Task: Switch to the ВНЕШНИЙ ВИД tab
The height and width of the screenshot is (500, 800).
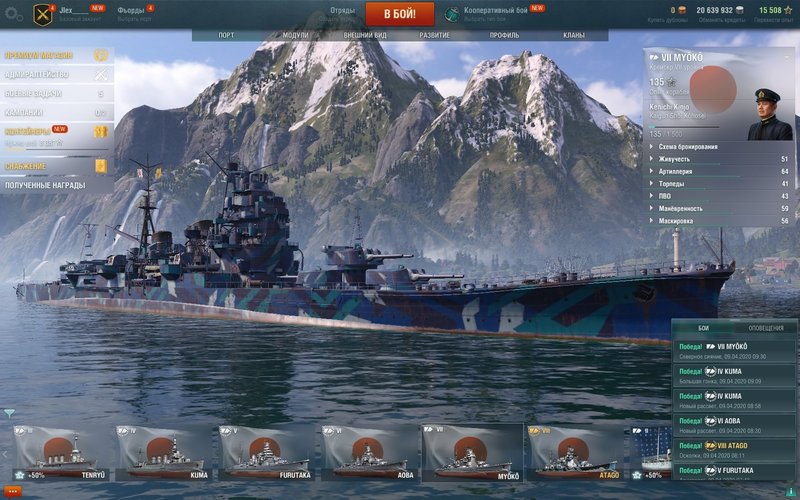Action: click(x=365, y=35)
